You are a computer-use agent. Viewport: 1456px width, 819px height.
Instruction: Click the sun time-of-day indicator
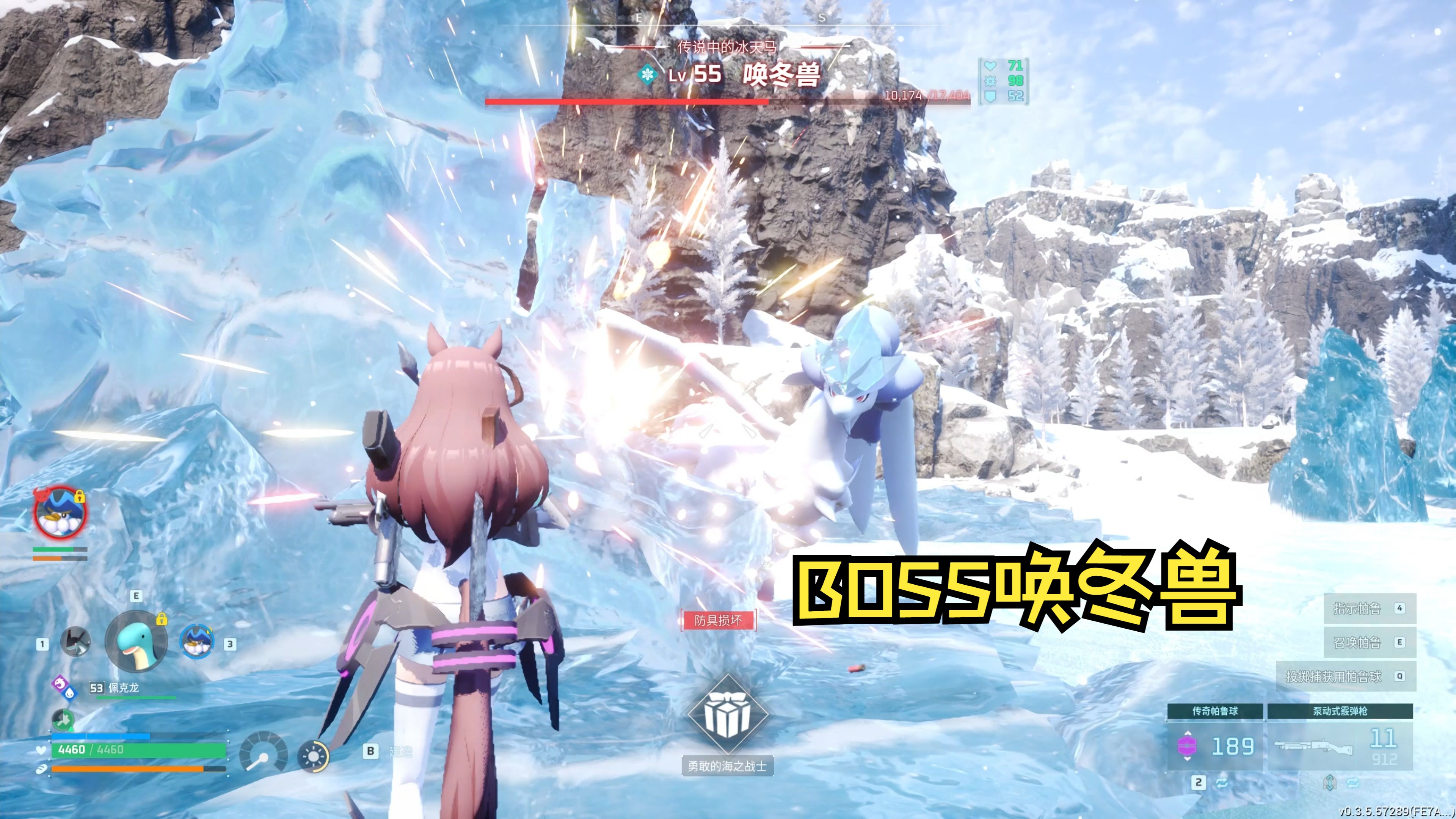(x=314, y=756)
